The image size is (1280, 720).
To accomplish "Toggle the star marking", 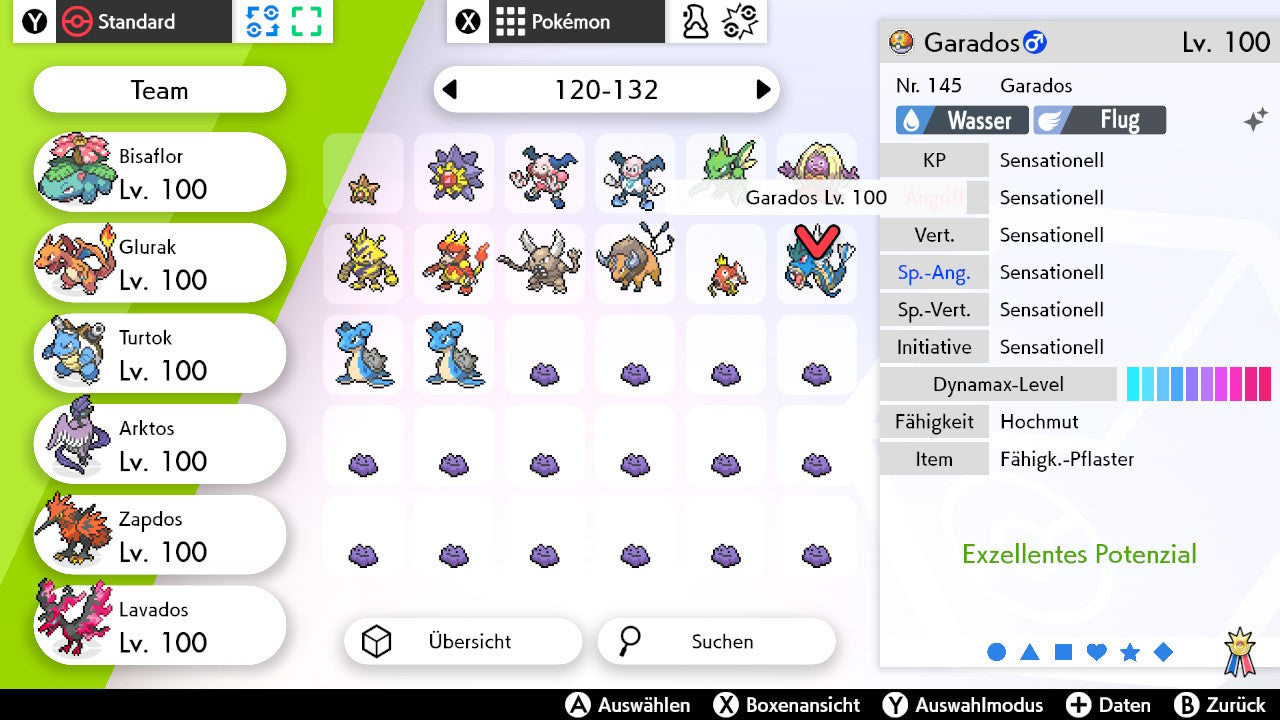I will (x=1129, y=651).
